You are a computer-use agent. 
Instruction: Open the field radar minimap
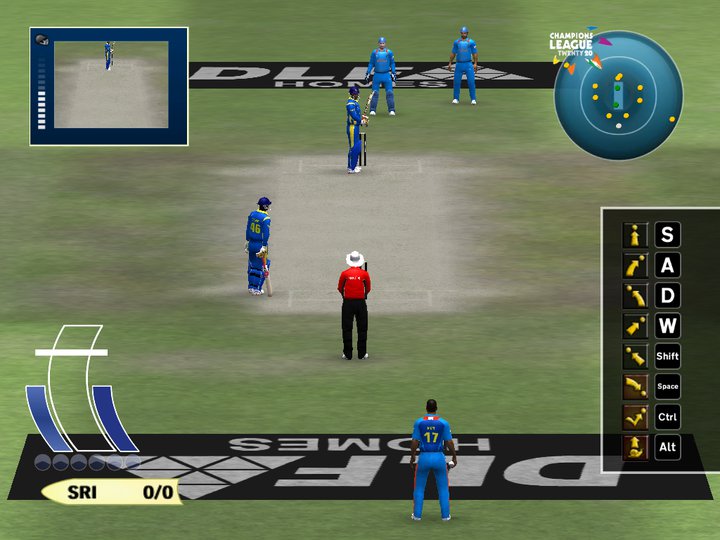tap(618, 96)
